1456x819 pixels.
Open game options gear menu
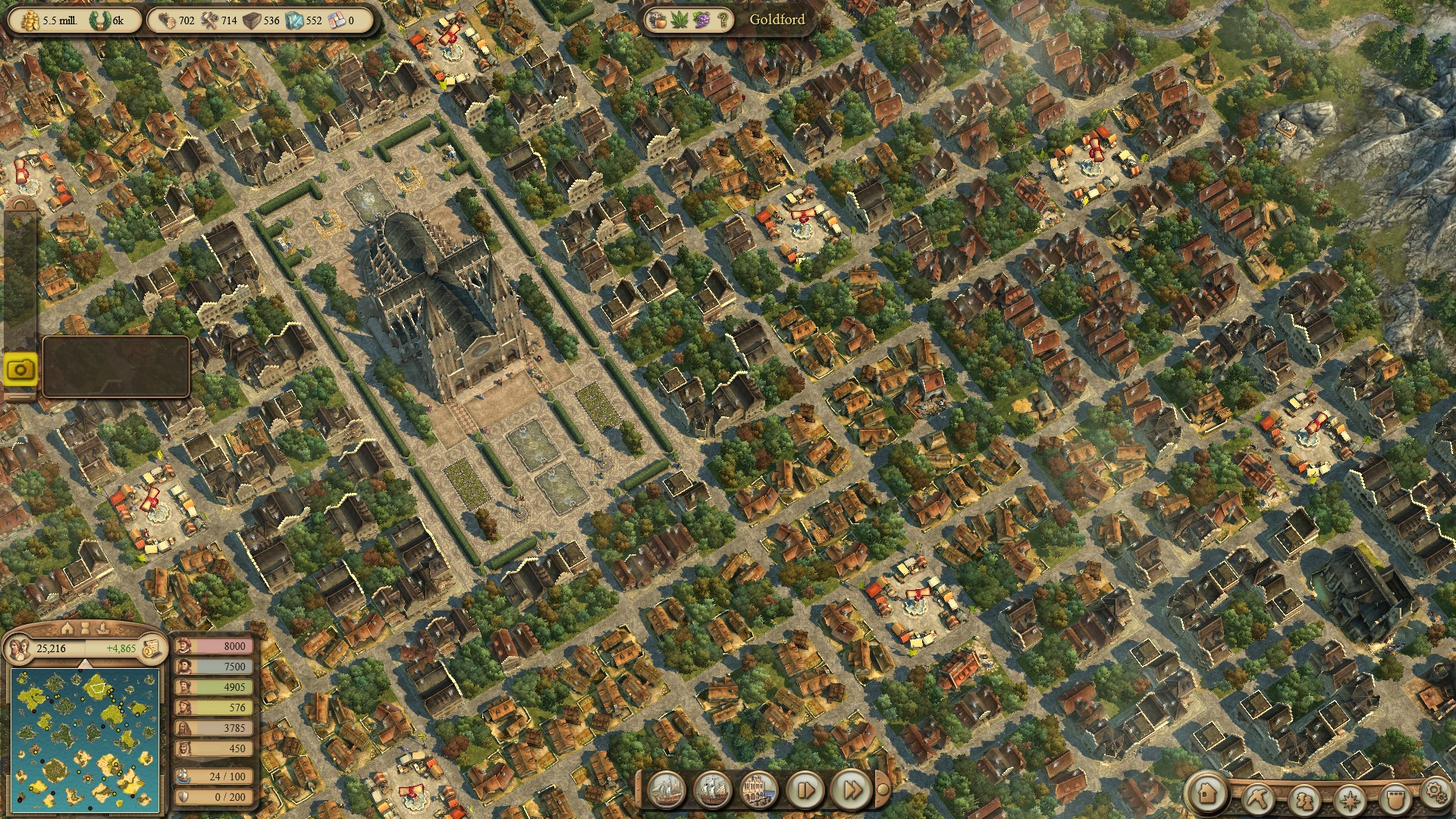[x=1436, y=792]
